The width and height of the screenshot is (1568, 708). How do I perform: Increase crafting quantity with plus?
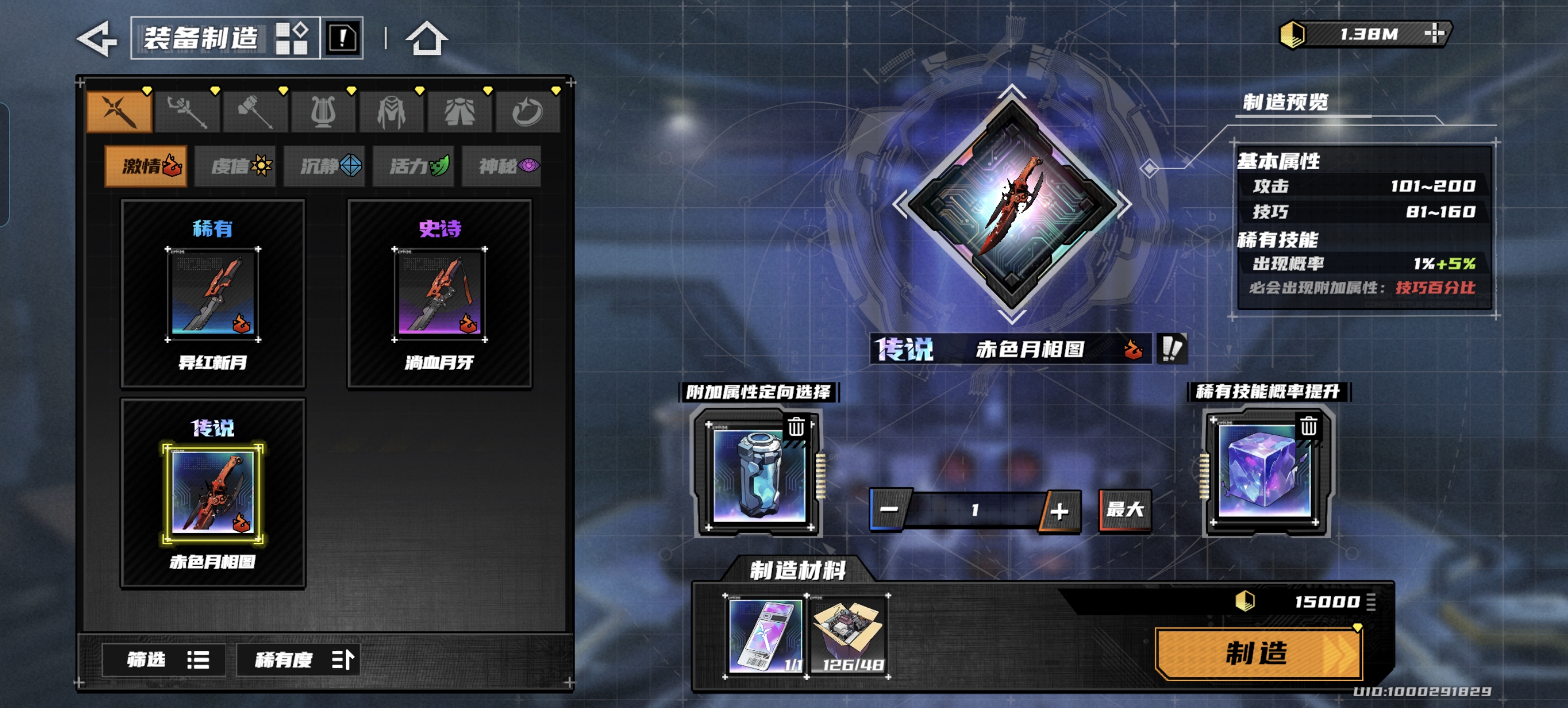tap(1059, 511)
